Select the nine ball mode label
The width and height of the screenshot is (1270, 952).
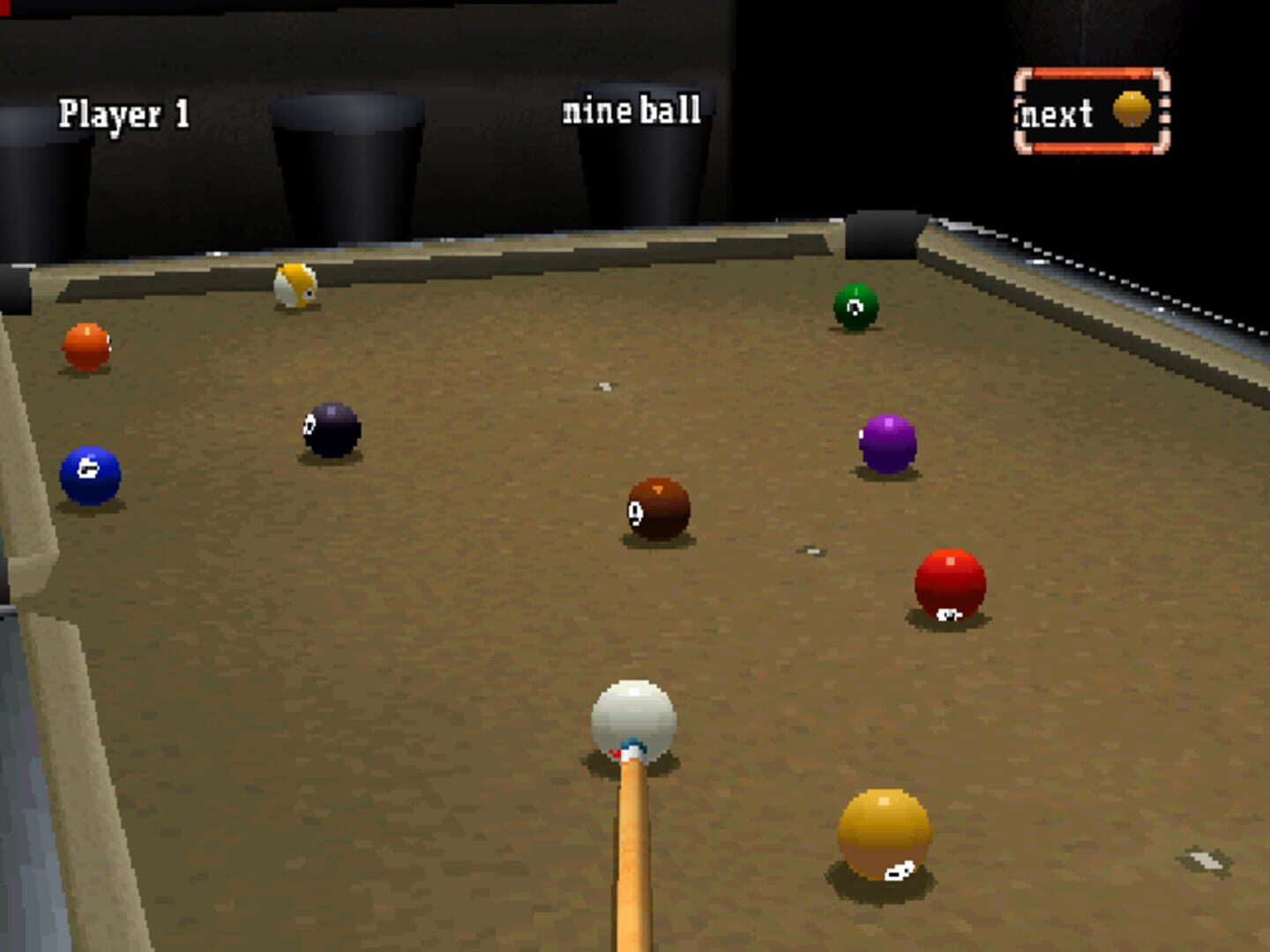(x=631, y=109)
